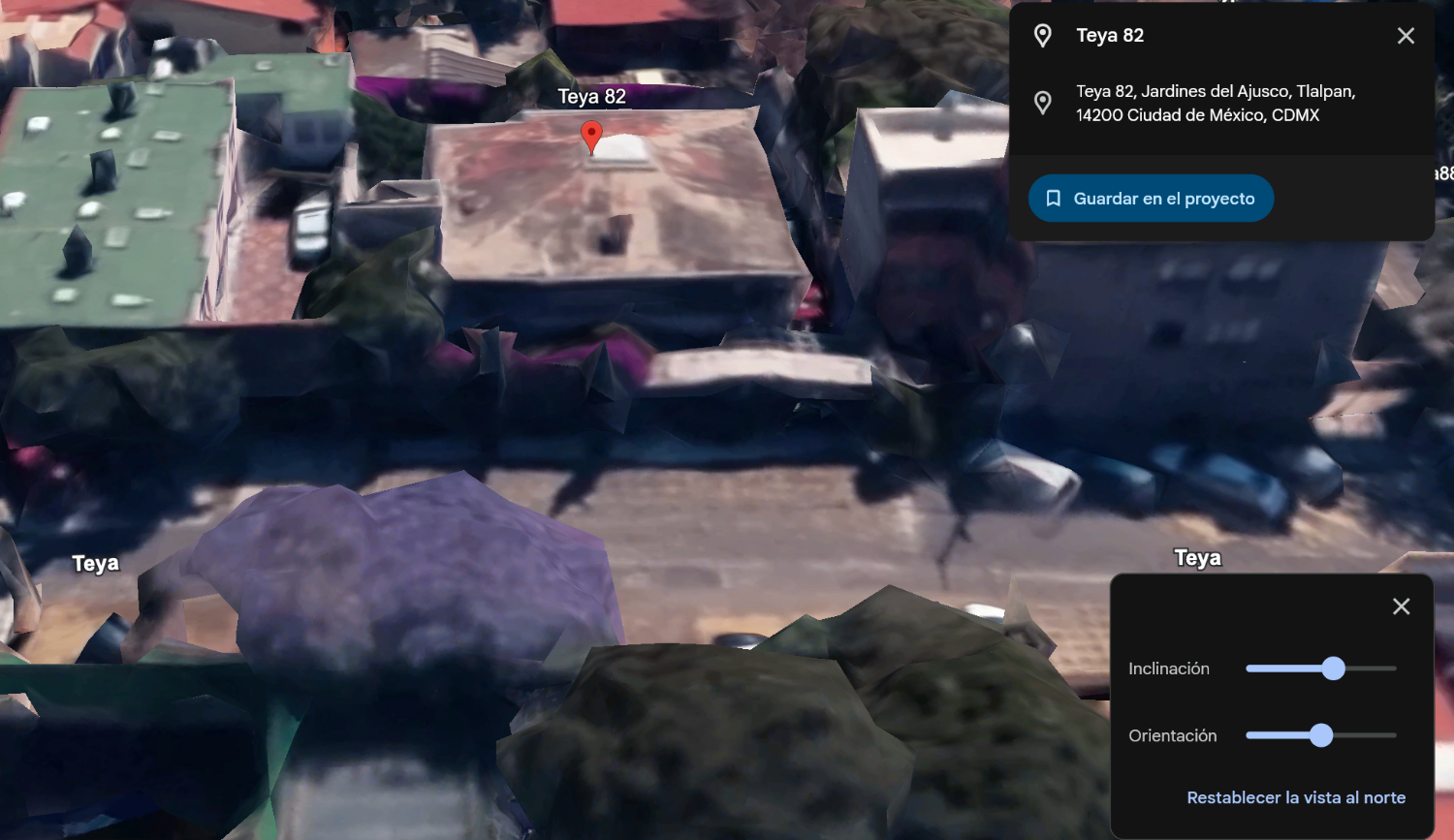Close the tilt and orientation panel

click(1401, 607)
